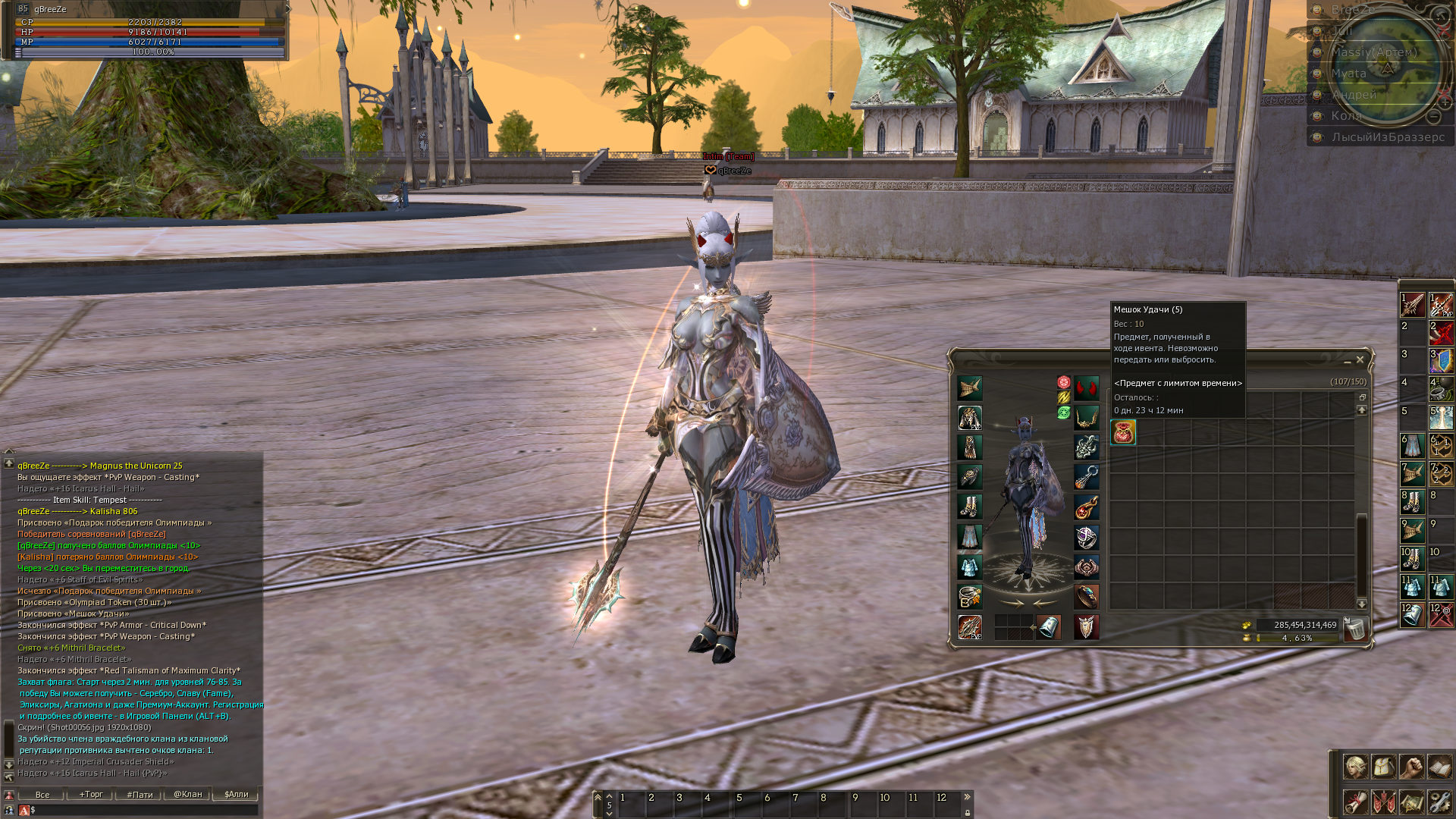
Task: Switch to the Все chat tab
Action: point(42,795)
